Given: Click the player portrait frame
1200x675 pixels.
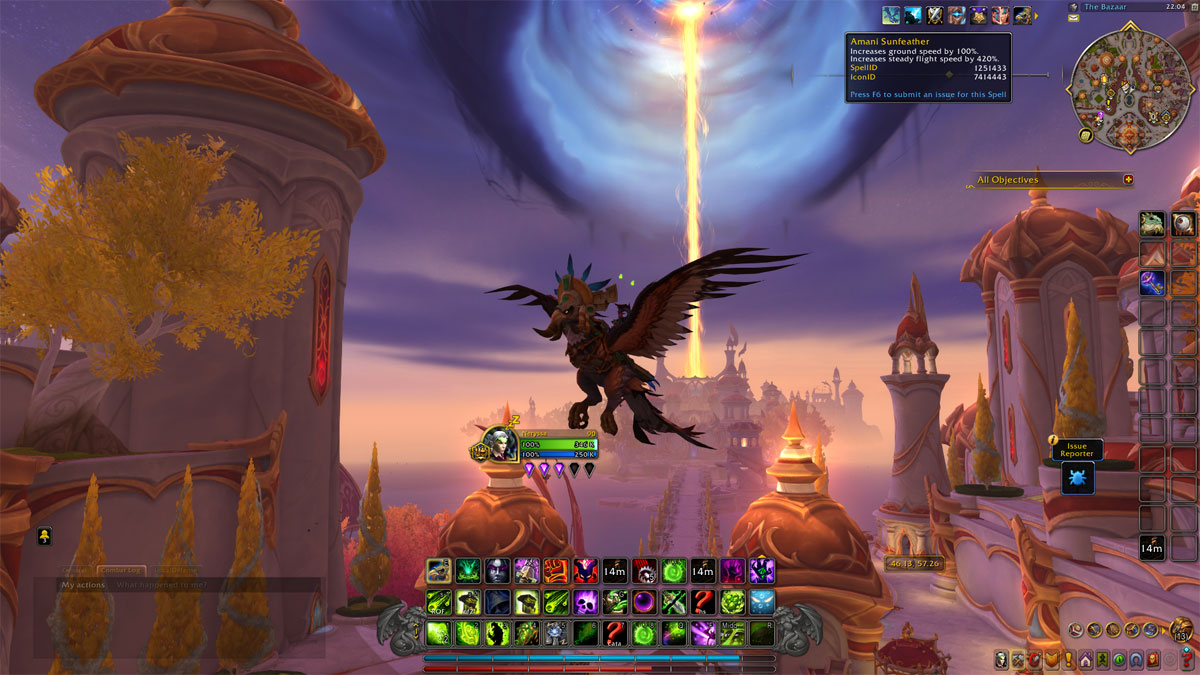Looking at the screenshot, I should [x=500, y=442].
